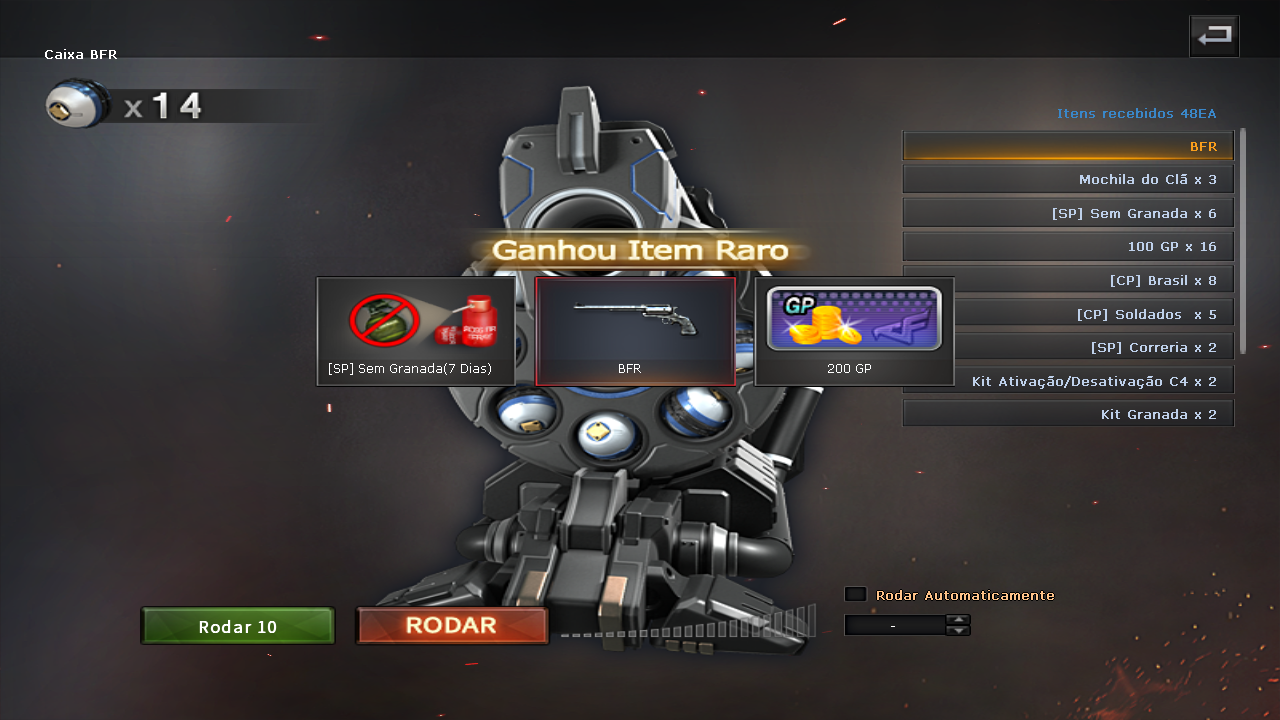Select the Mochila do Clã x 3 row

(1068, 180)
